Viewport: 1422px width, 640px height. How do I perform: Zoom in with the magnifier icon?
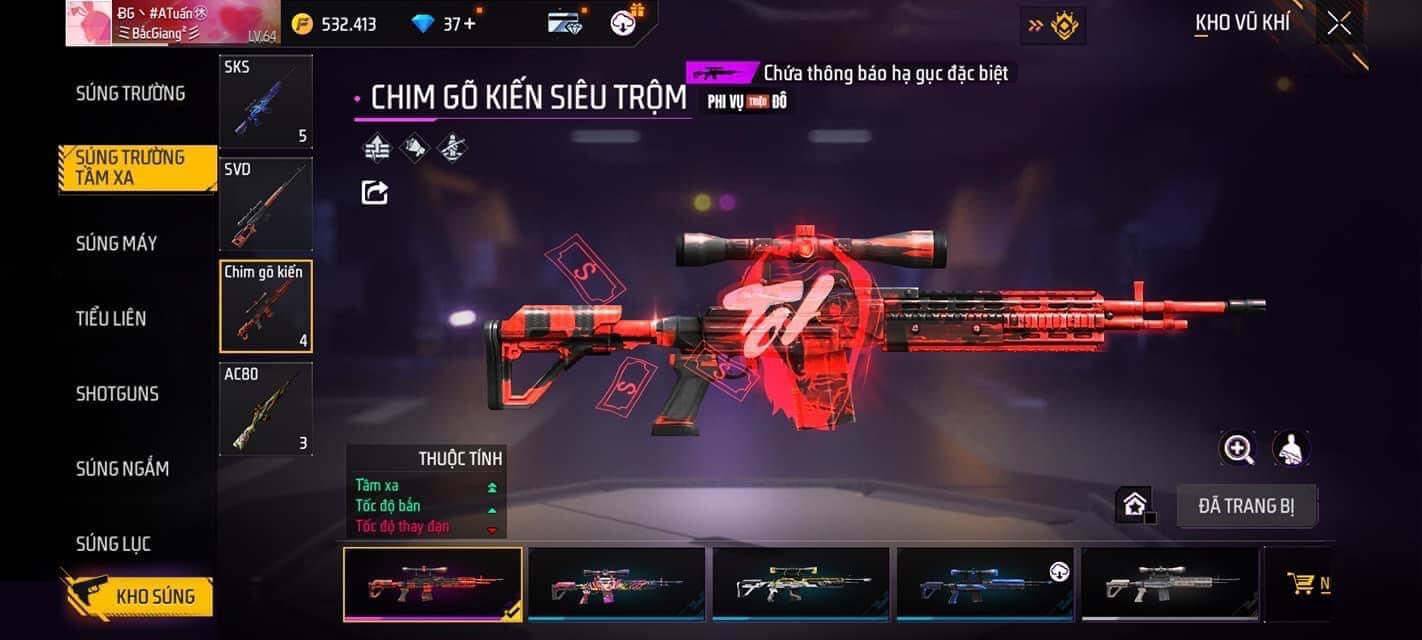point(1238,449)
